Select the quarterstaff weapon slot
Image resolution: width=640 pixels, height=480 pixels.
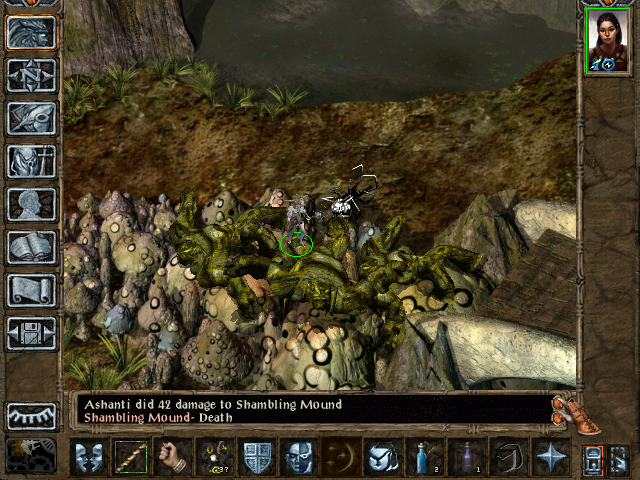pyautogui.click(x=130, y=457)
